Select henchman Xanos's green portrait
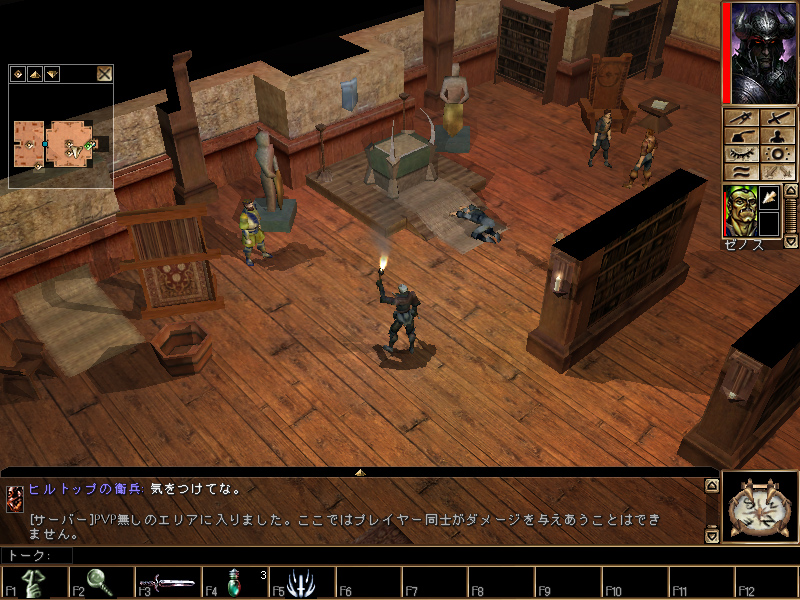This screenshot has height=600, width=800. [x=739, y=211]
